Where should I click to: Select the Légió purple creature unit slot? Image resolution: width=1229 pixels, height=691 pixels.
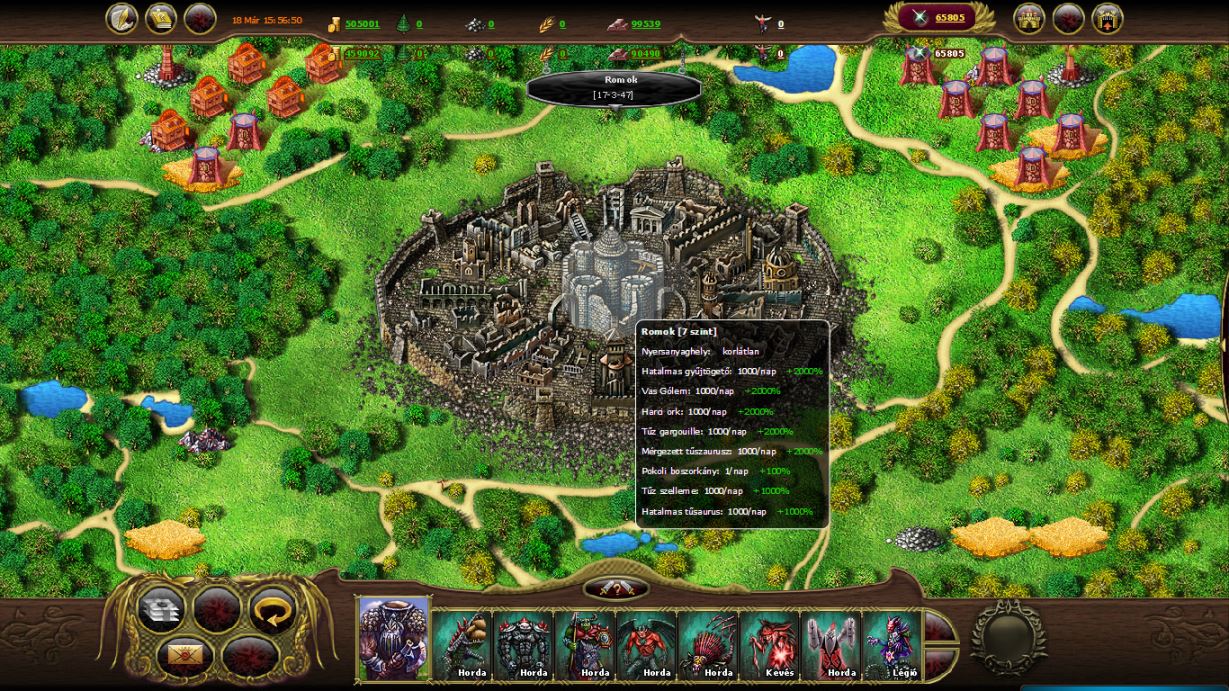click(x=891, y=644)
